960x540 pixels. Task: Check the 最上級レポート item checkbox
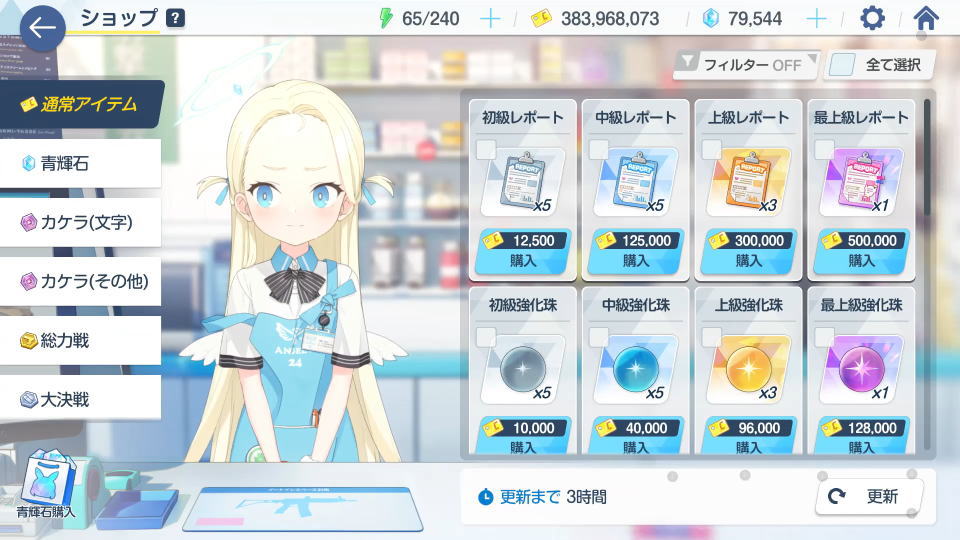pyautogui.click(x=824, y=150)
